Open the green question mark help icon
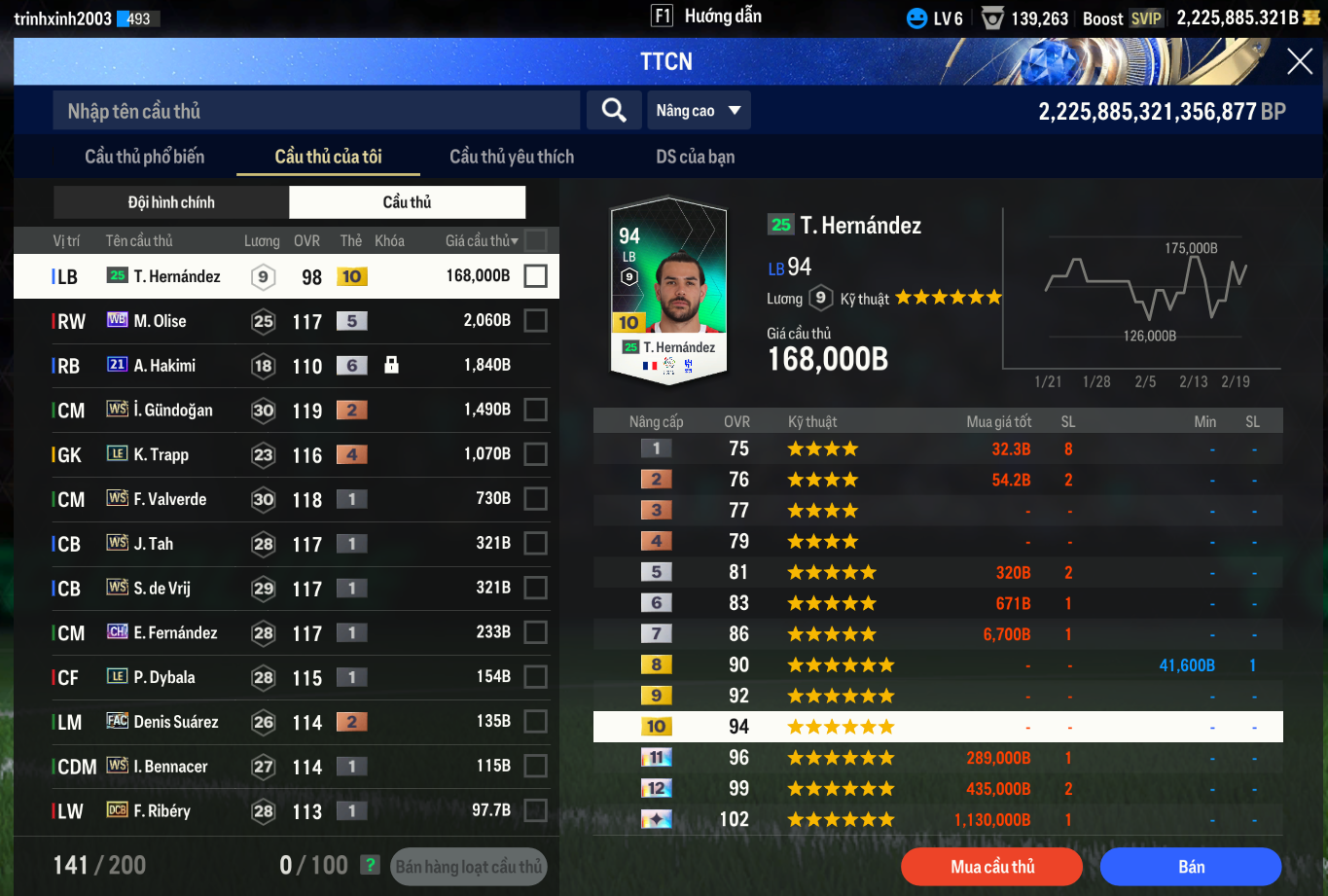The image size is (1328, 896). click(370, 865)
